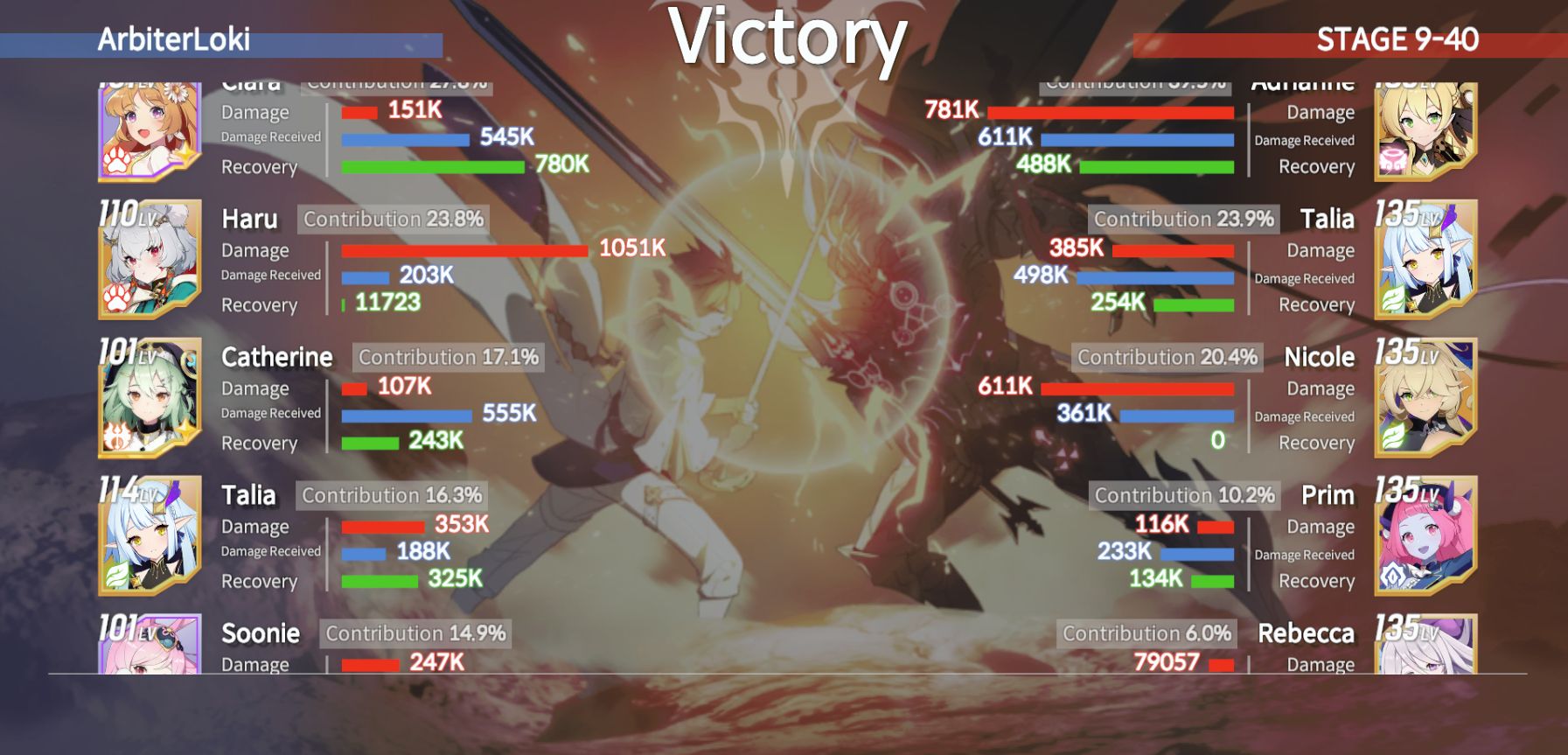
Task: Click Haru's red damage bar
Action: pyautogui.click(x=463, y=249)
